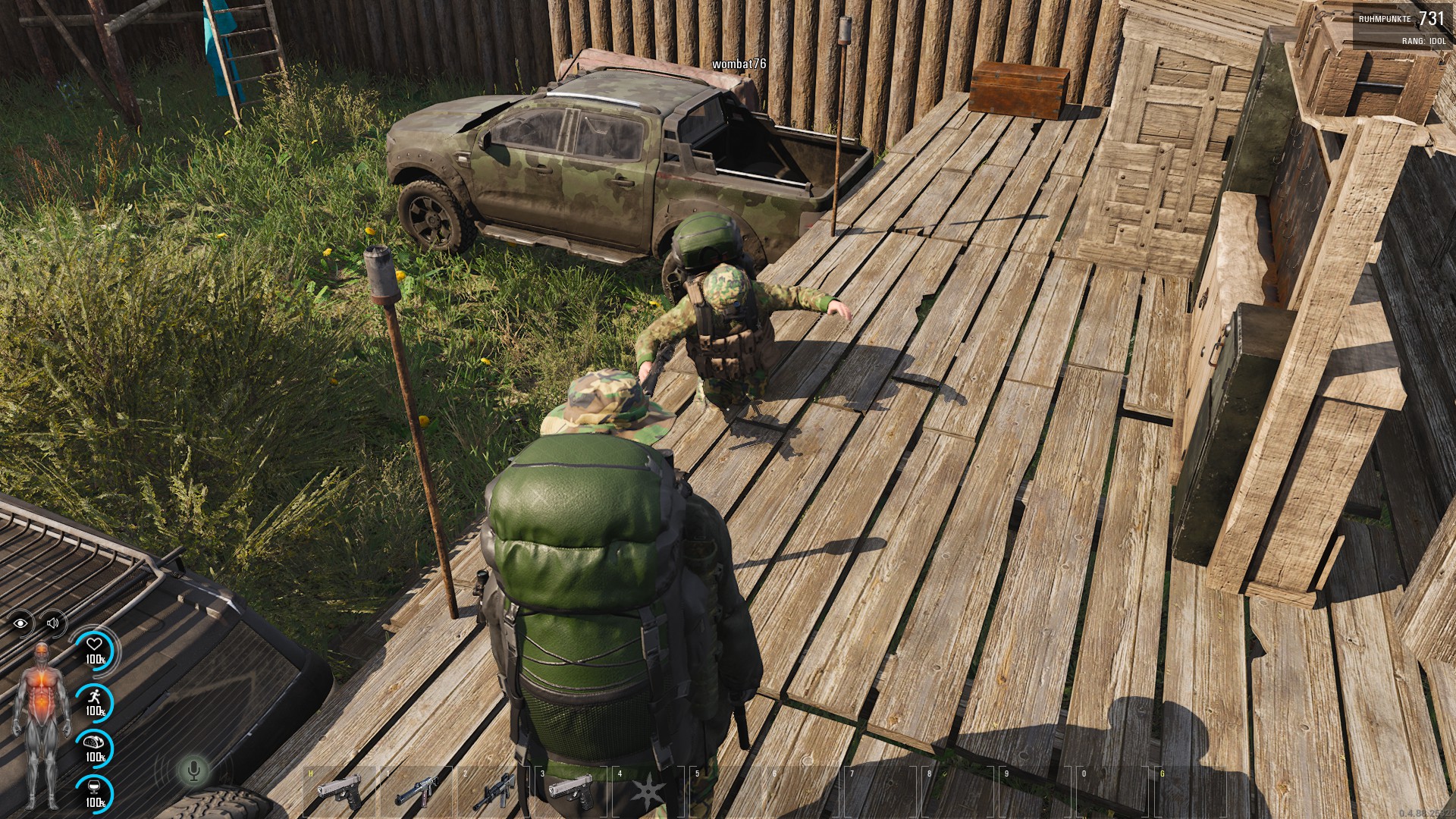This screenshot has width=1456, height=819.
Task: Select the pistol in hotbar slot 3
Action: tap(570, 789)
